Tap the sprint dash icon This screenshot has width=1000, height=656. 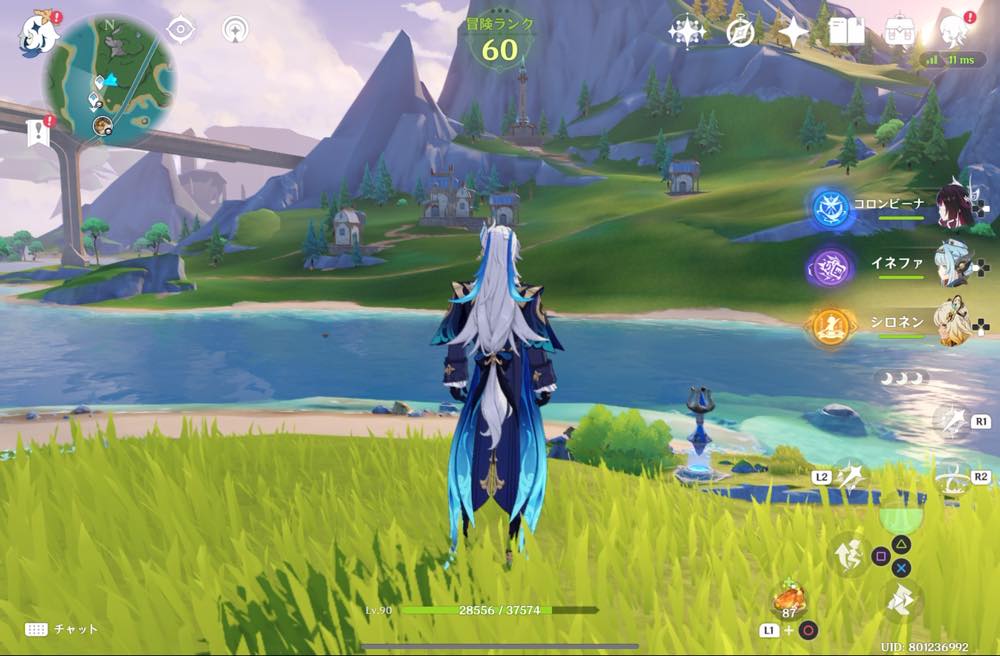[x=901, y=602]
